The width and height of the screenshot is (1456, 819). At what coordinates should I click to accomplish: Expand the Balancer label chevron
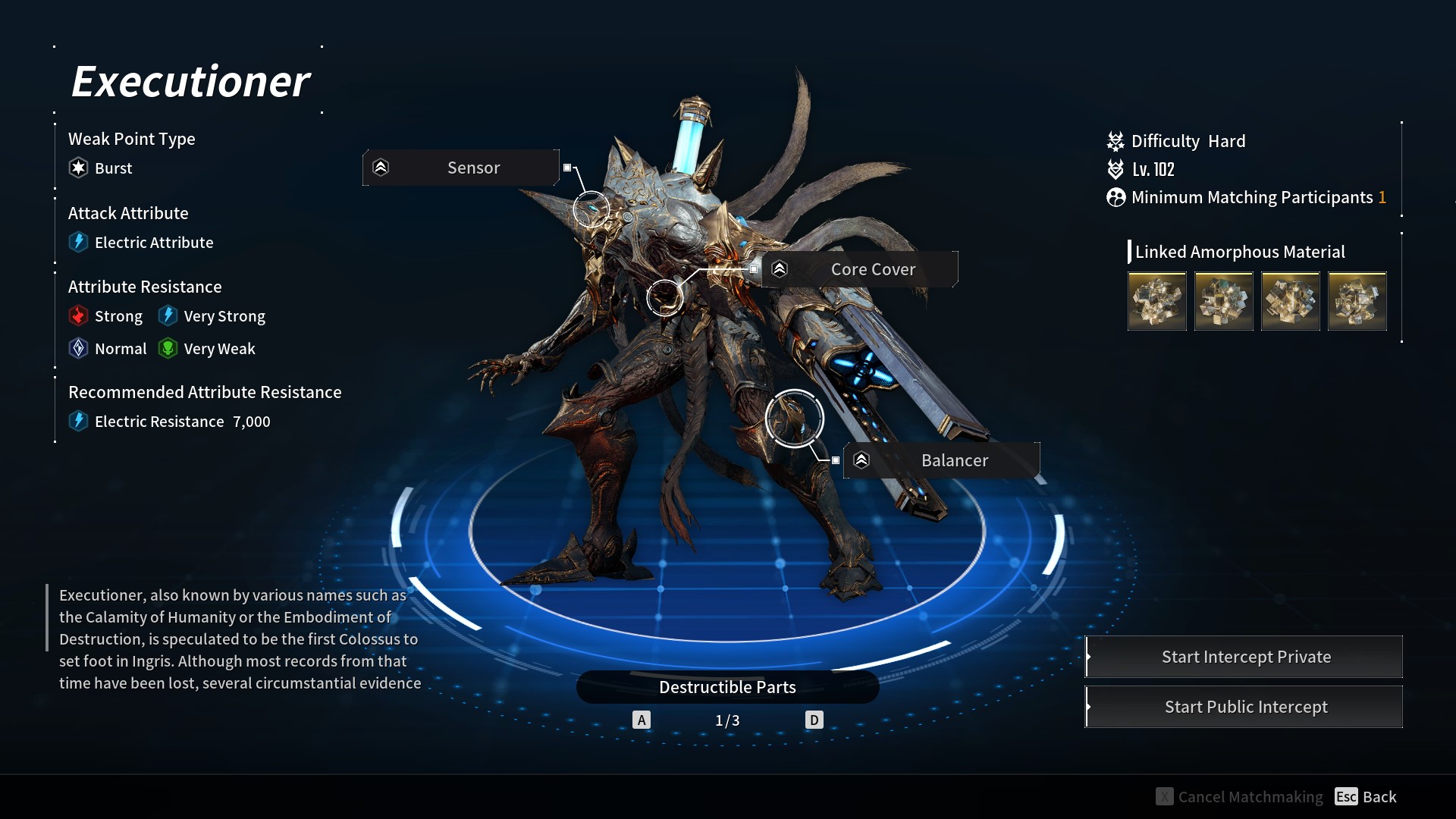(x=861, y=460)
